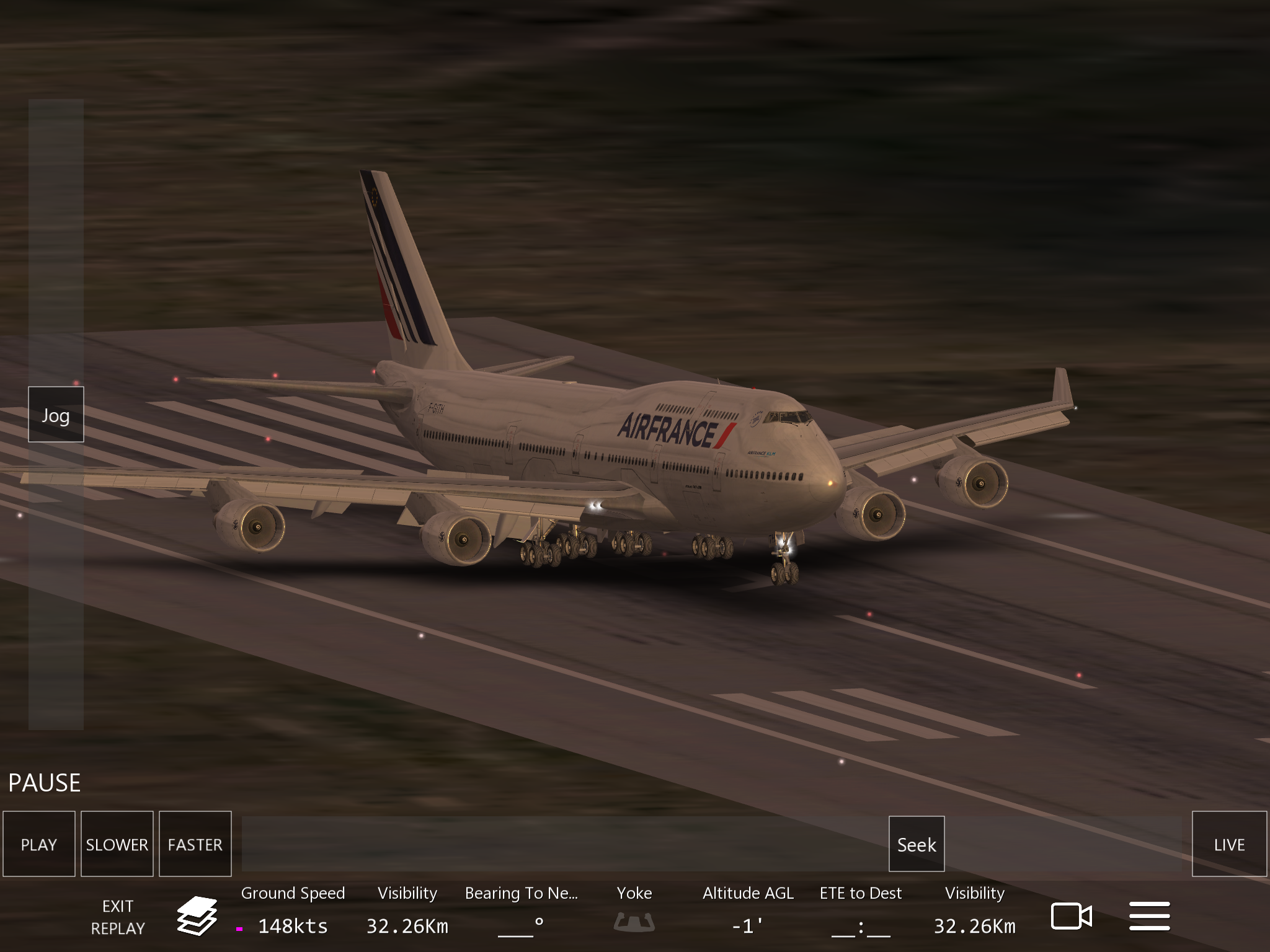This screenshot has height=952, width=1270.
Task: Open the hamburger main menu
Action: pos(1149,916)
